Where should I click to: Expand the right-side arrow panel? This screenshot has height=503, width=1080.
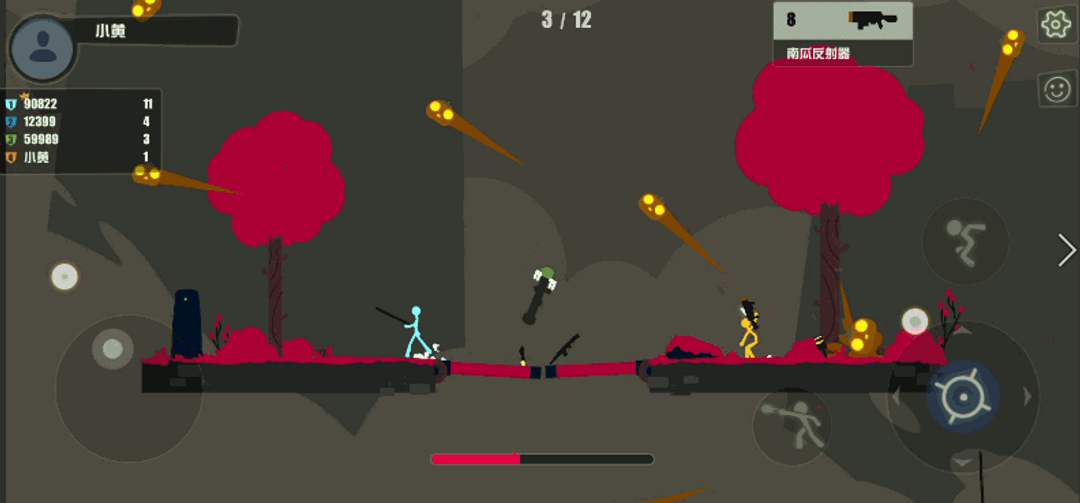[x=1066, y=249]
